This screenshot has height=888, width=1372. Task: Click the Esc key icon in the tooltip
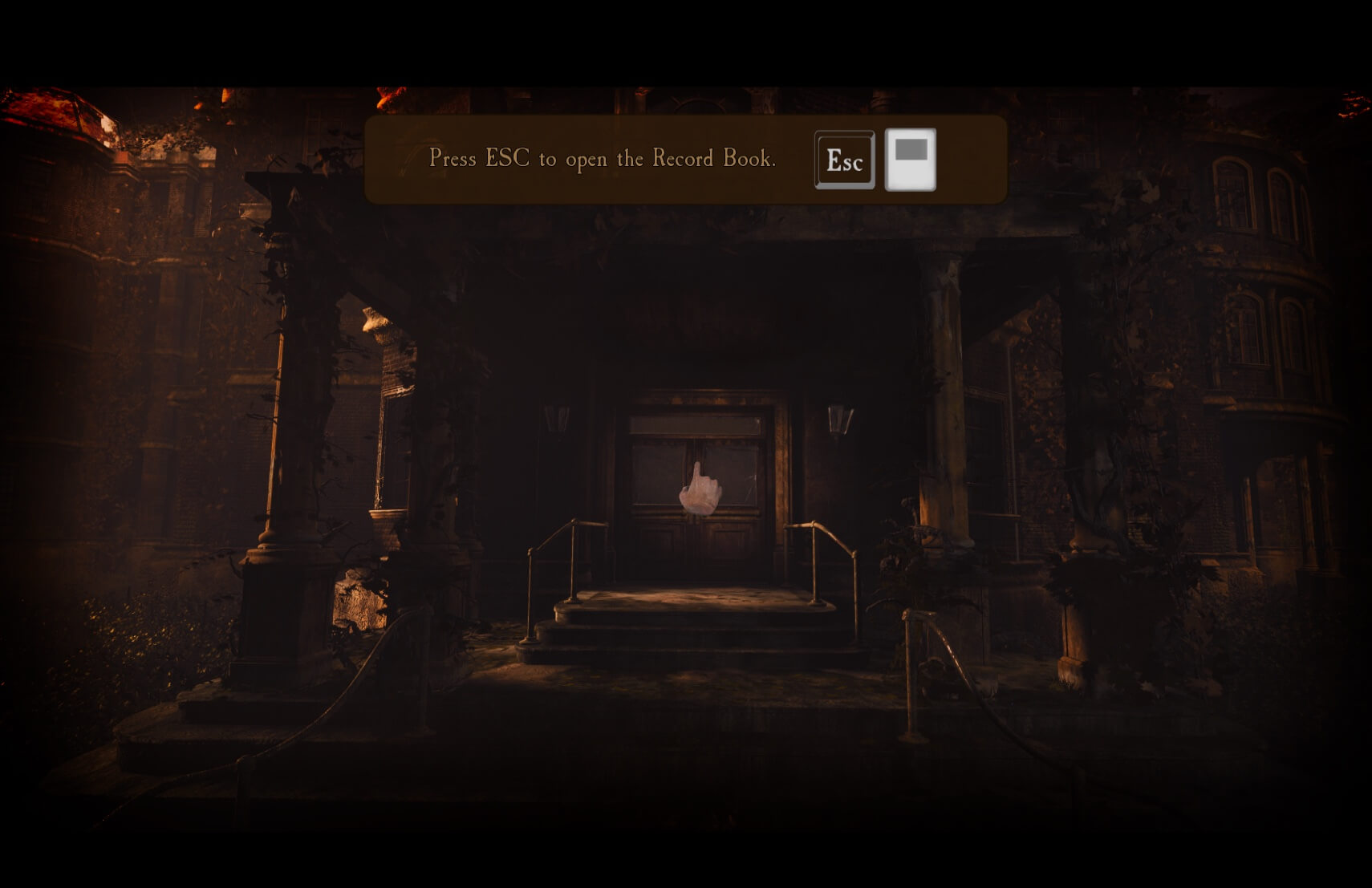tap(844, 159)
